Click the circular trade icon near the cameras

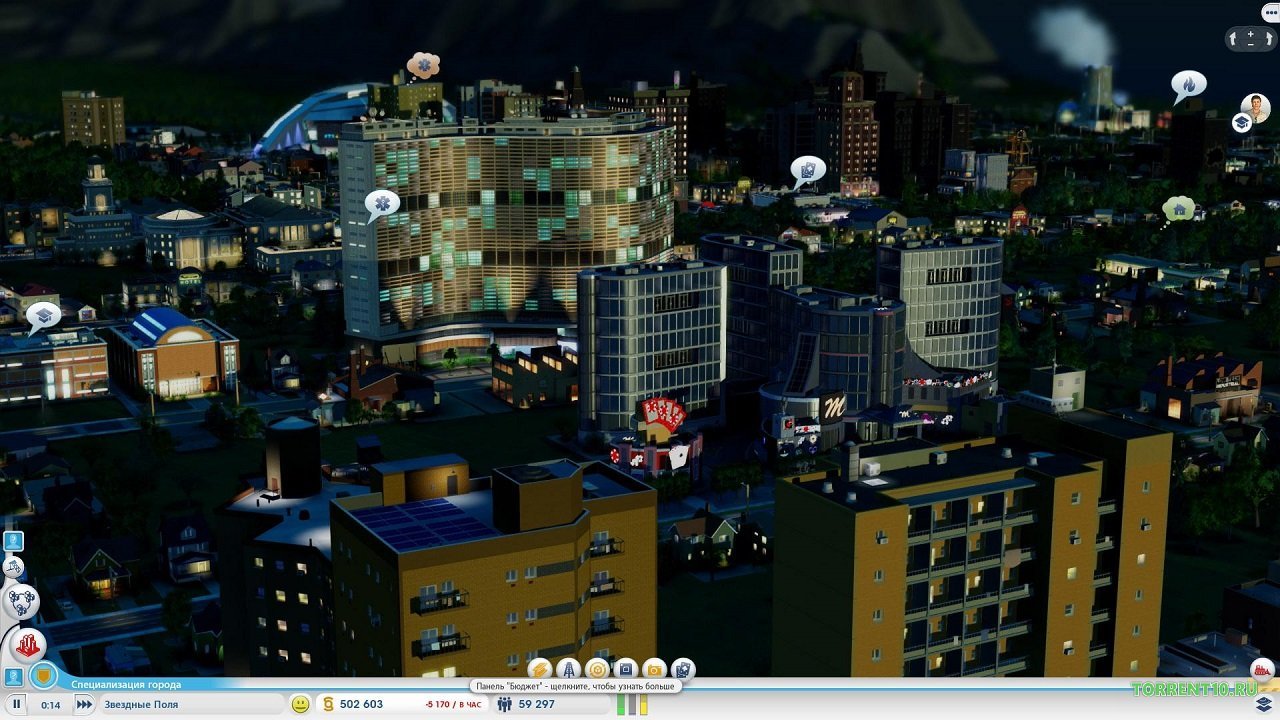[598, 670]
